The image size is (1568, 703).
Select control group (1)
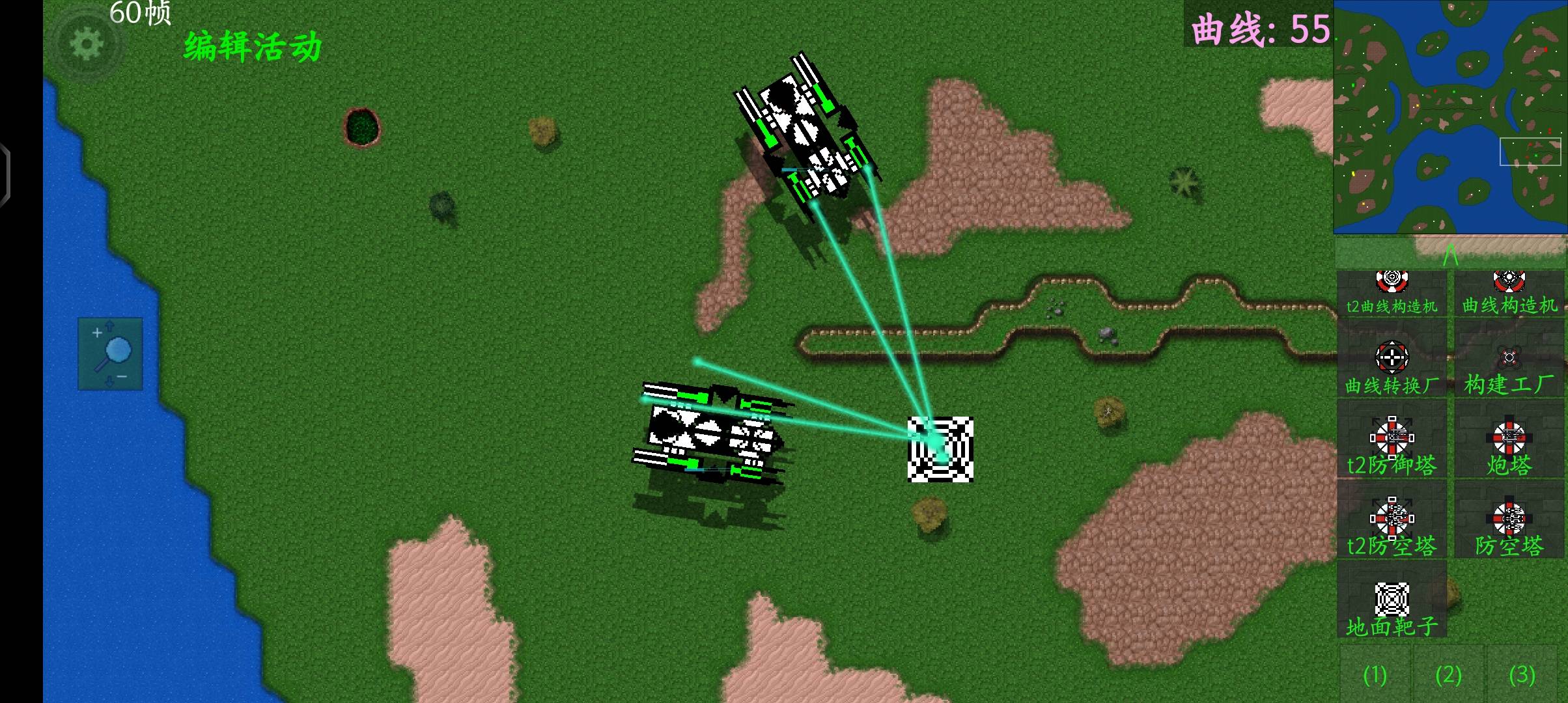pyautogui.click(x=1375, y=674)
